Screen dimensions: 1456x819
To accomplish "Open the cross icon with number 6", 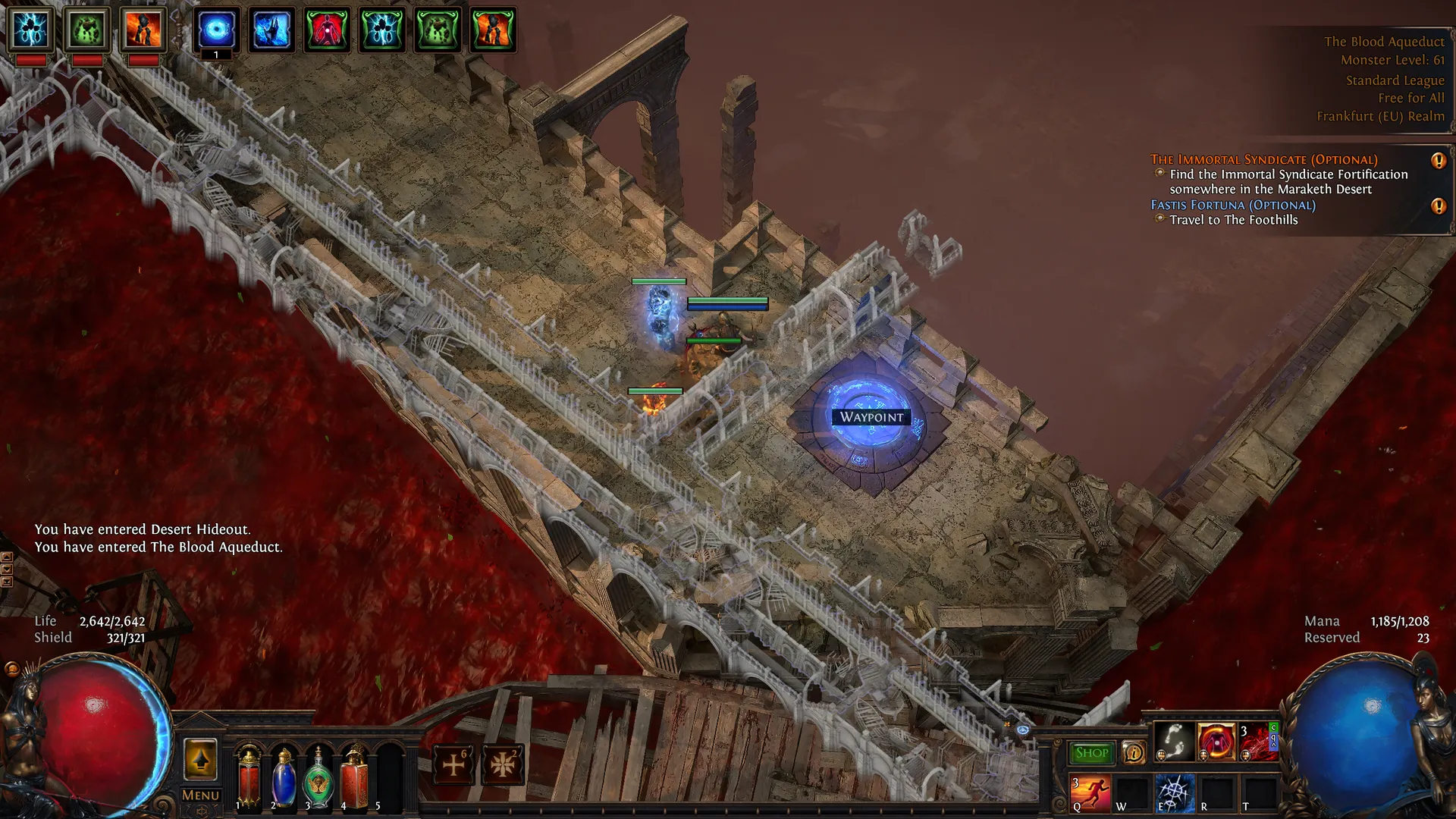I will (x=453, y=764).
